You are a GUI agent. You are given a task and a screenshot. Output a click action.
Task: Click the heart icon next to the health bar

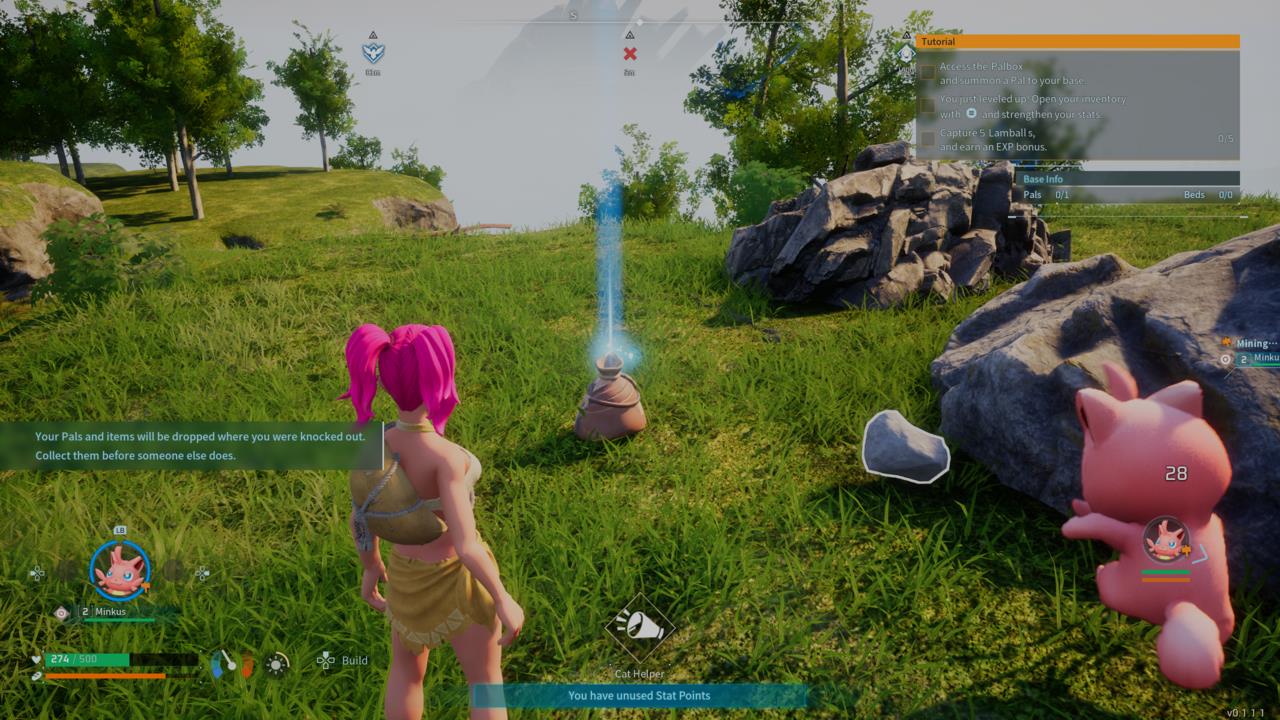click(36, 659)
